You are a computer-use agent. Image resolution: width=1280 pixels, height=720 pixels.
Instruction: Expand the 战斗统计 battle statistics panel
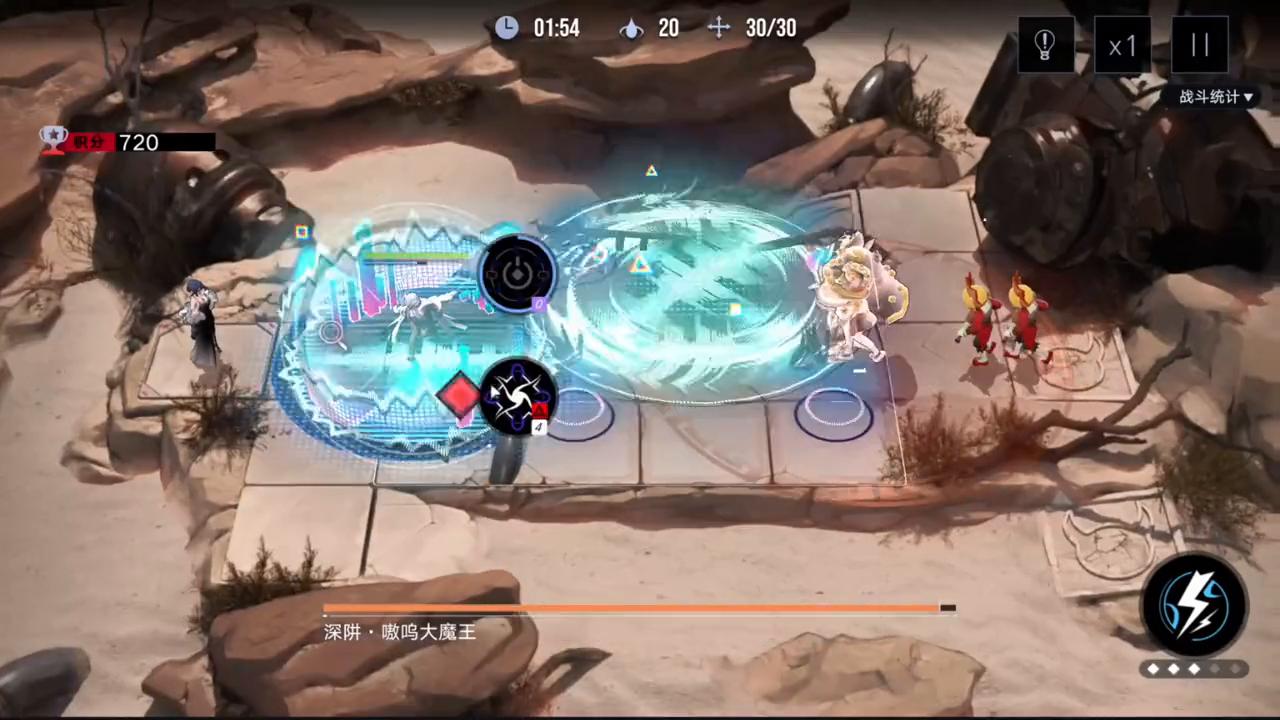(x=1210, y=97)
